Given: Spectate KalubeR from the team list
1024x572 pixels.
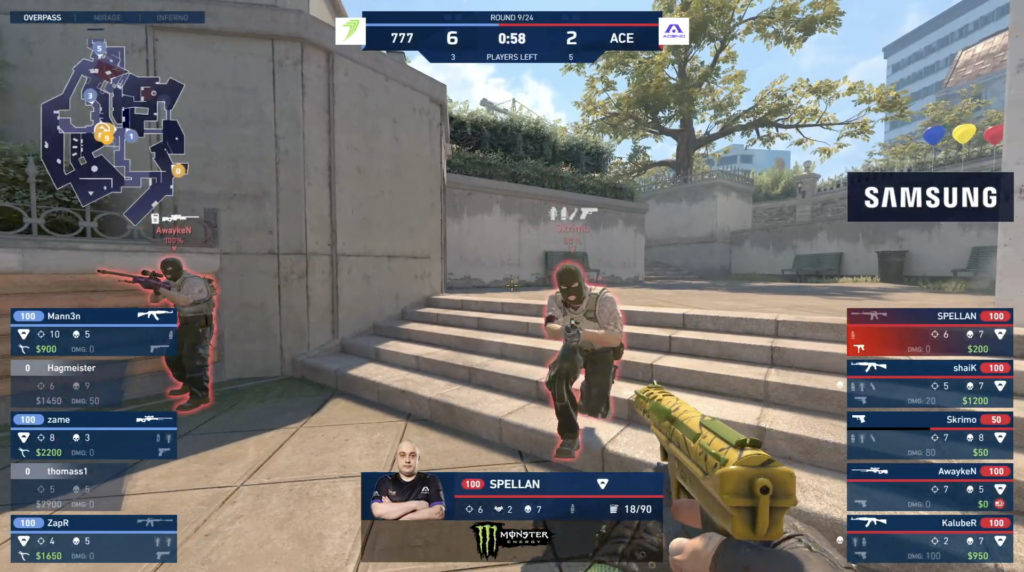Looking at the screenshot, I should click(x=929, y=538).
